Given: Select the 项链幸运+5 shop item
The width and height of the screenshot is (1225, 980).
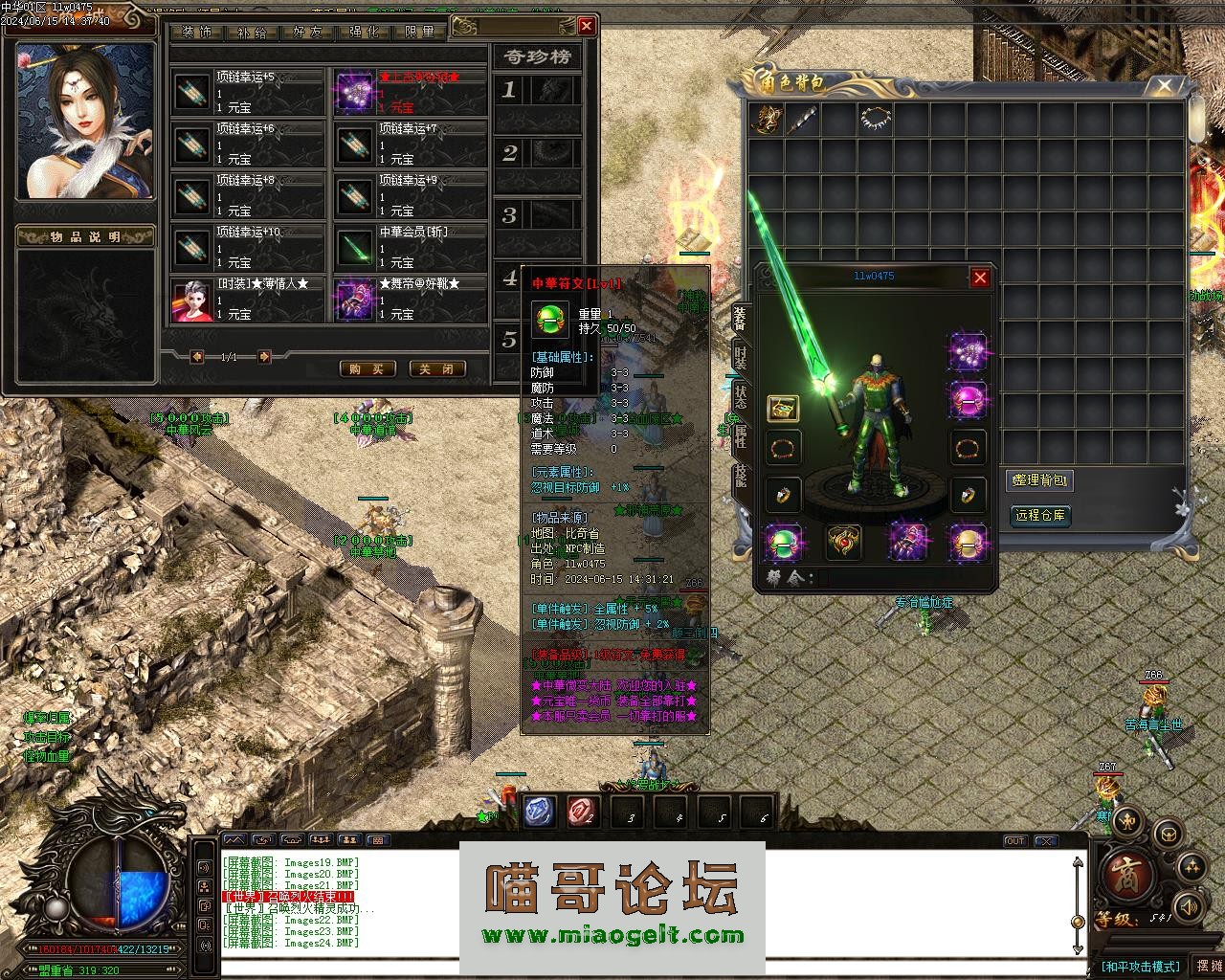Looking at the screenshot, I should click(x=249, y=92).
